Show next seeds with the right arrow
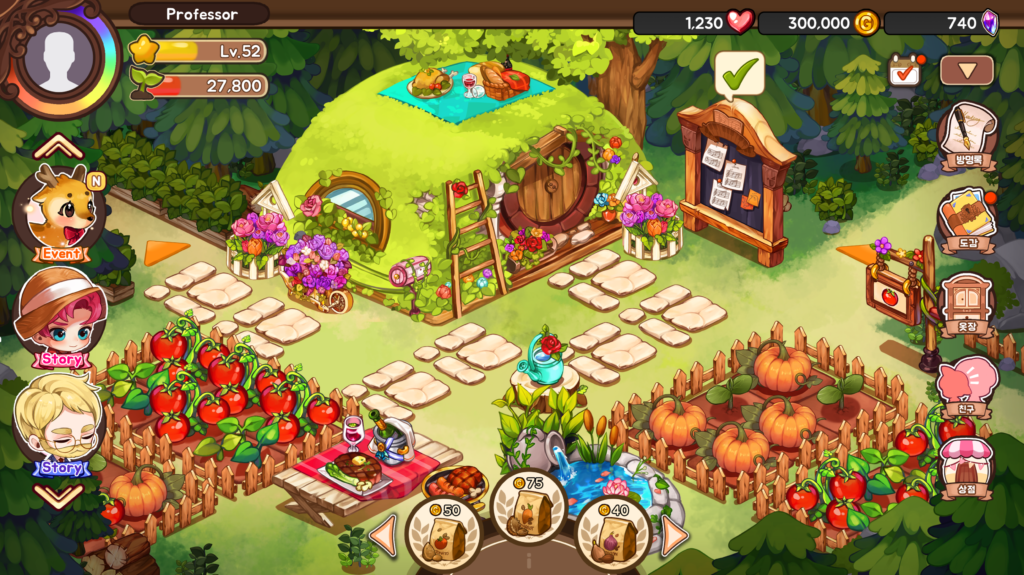The image size is (1024, 575). [673, 535]
